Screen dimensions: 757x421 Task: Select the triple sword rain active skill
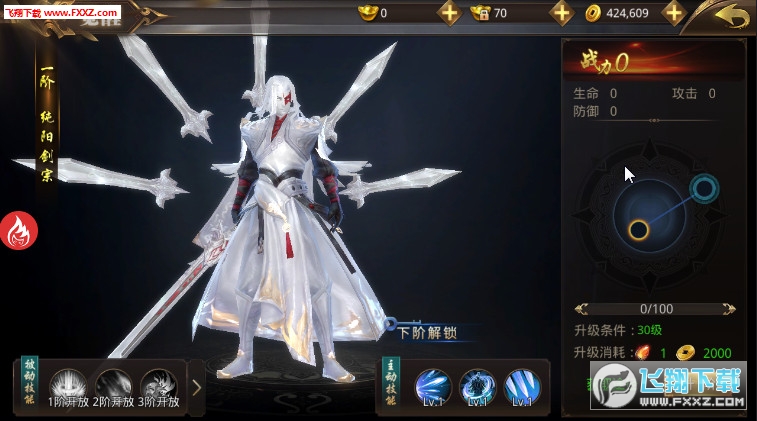coord(522,385)
